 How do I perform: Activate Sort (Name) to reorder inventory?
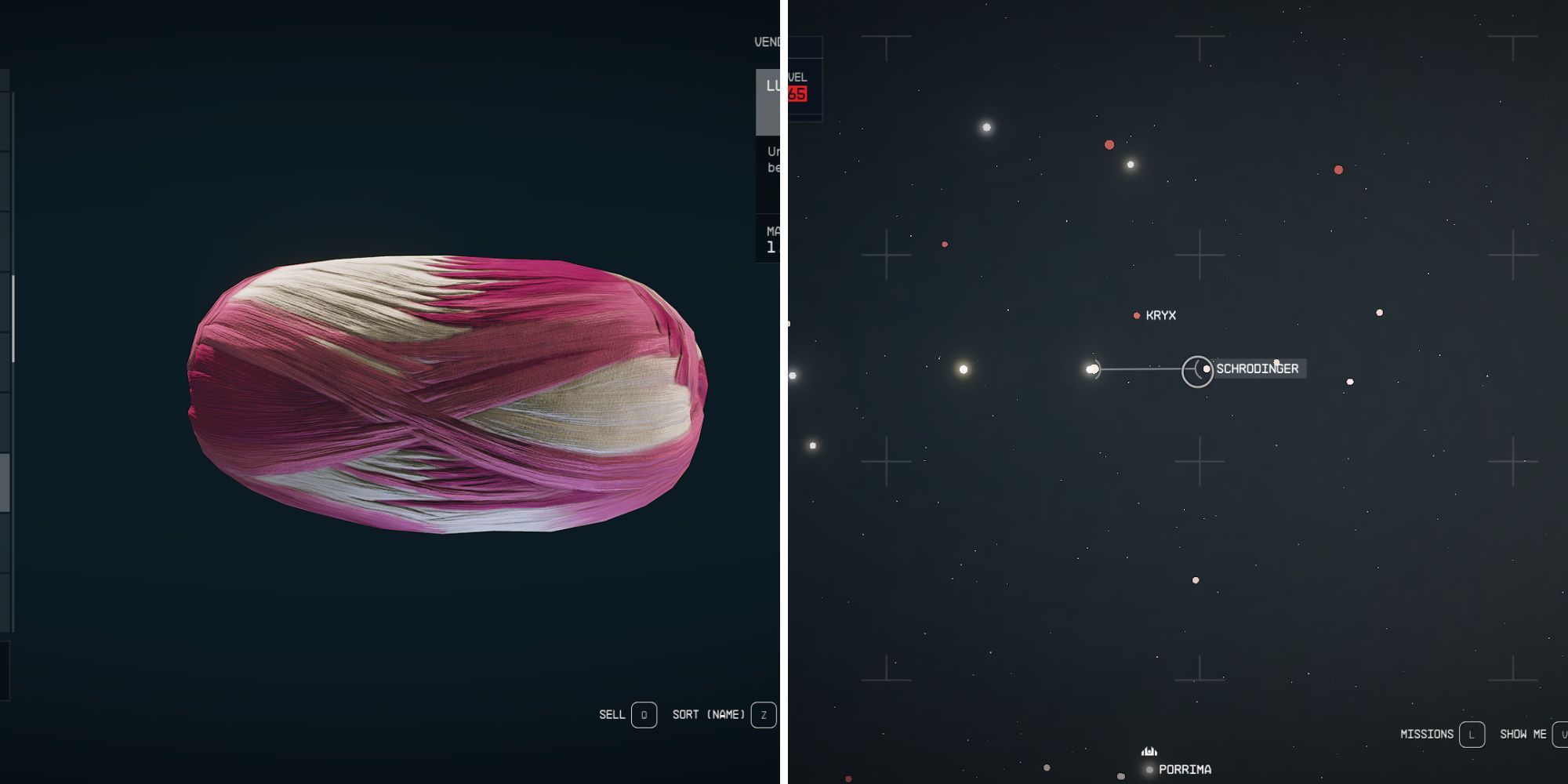click(x=710, y=714)
